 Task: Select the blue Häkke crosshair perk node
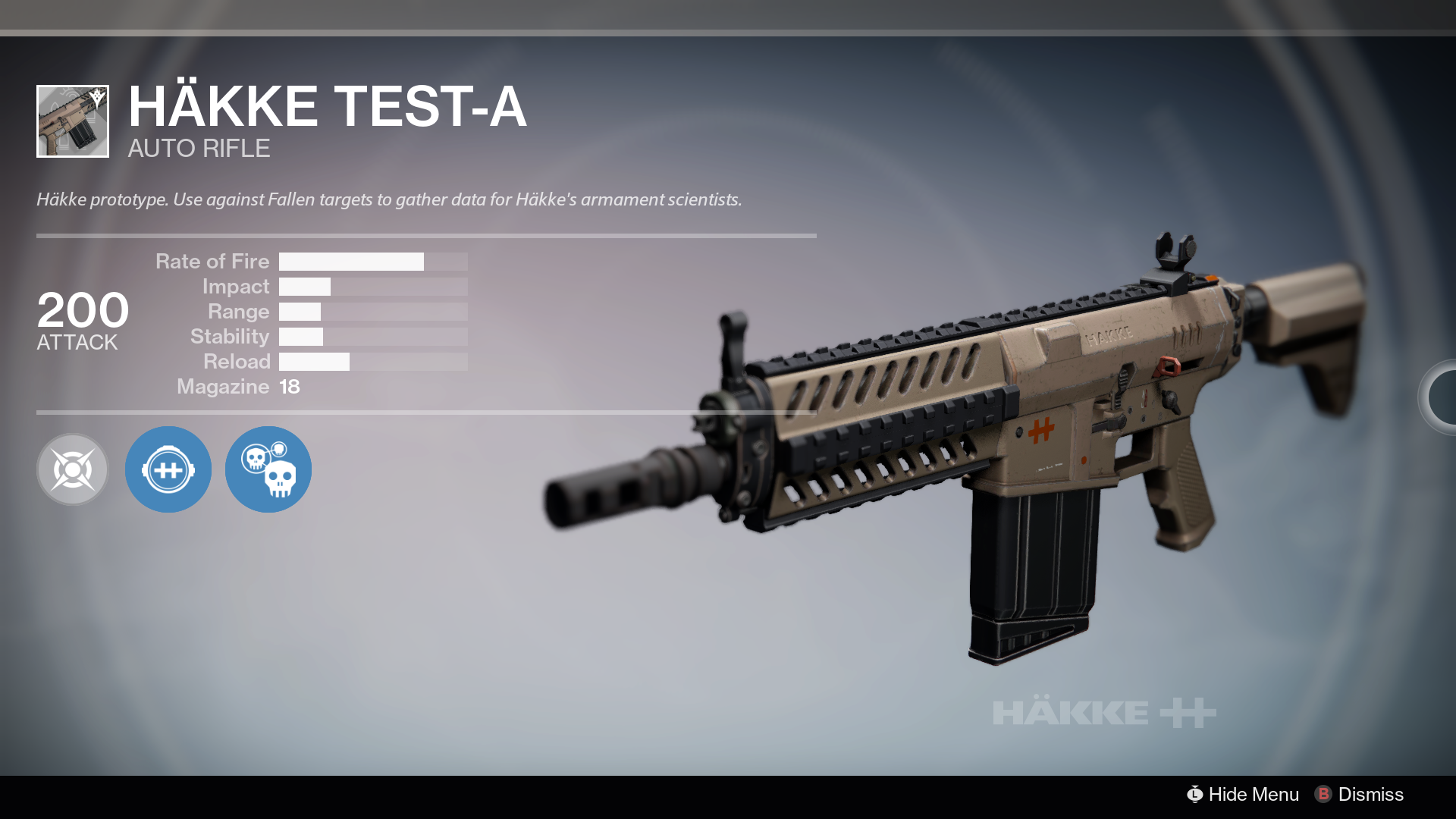[x=168, y=469]
